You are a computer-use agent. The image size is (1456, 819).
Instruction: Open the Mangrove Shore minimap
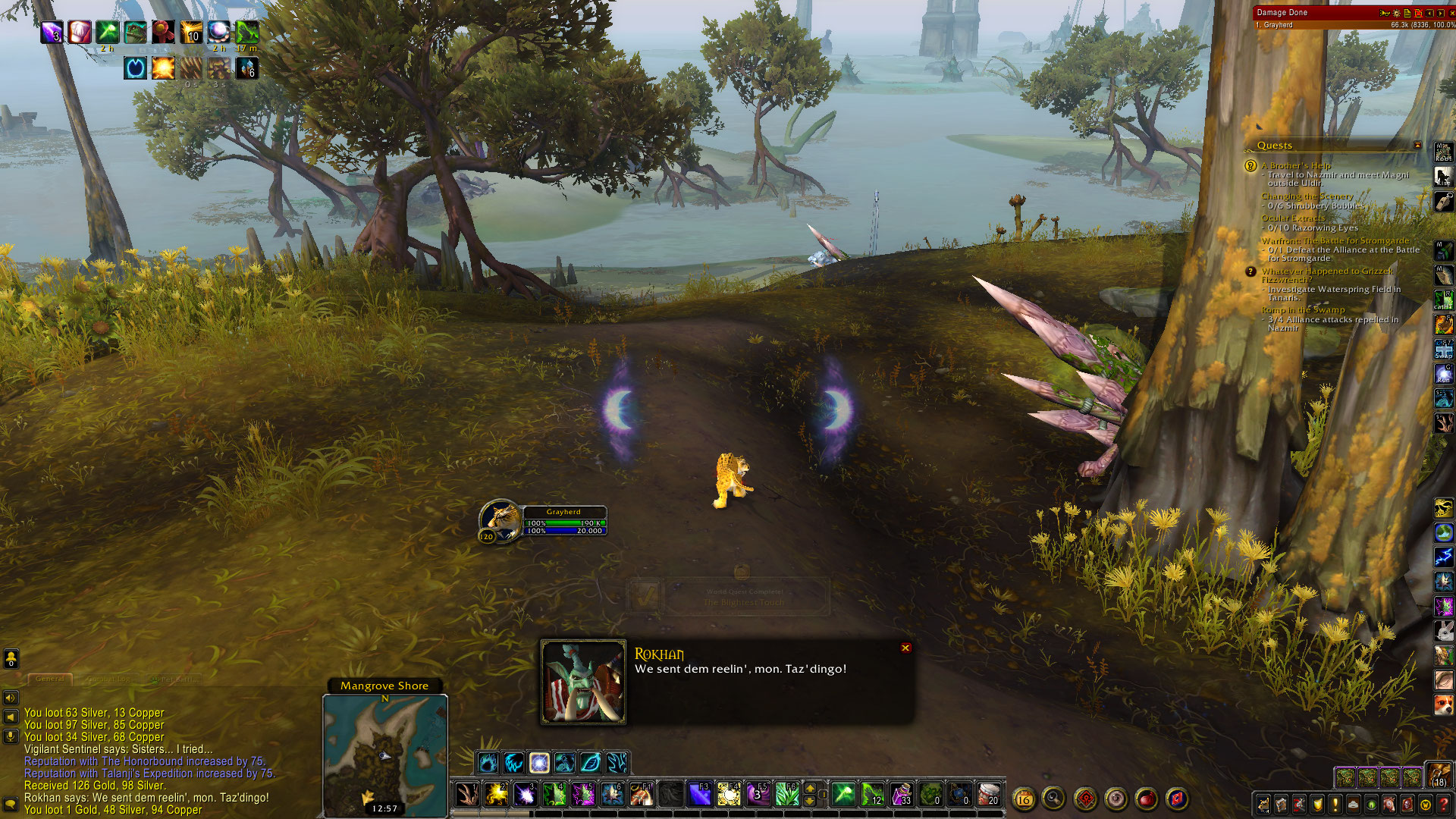pyautogui.click(x=384, y=751)
